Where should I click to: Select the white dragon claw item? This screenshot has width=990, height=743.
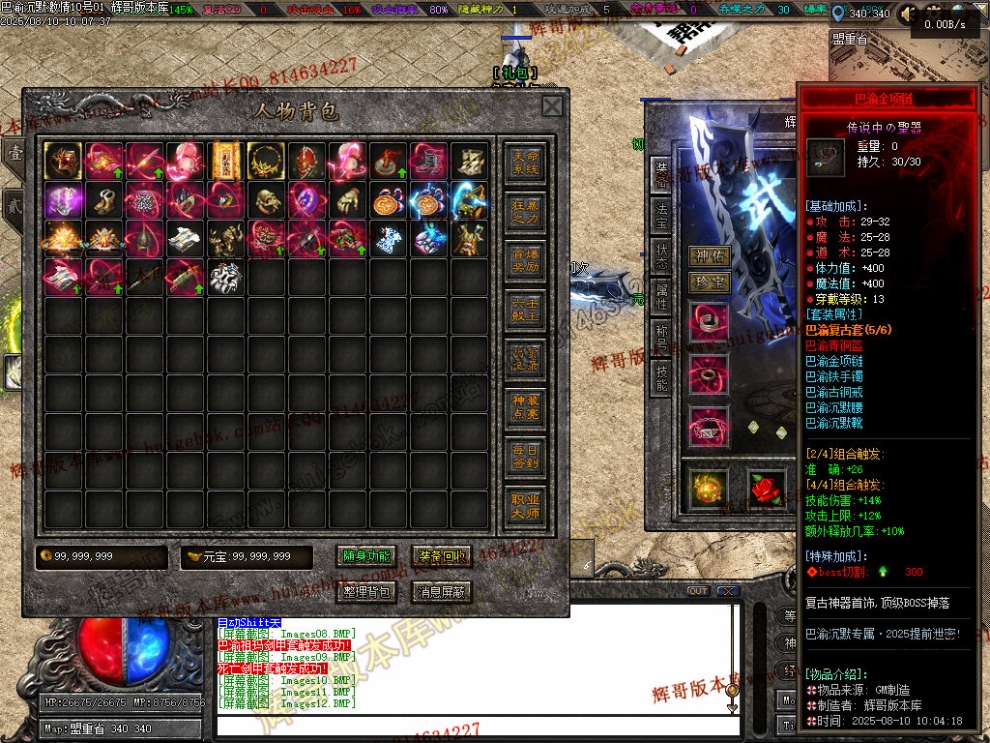click(225, 278)
